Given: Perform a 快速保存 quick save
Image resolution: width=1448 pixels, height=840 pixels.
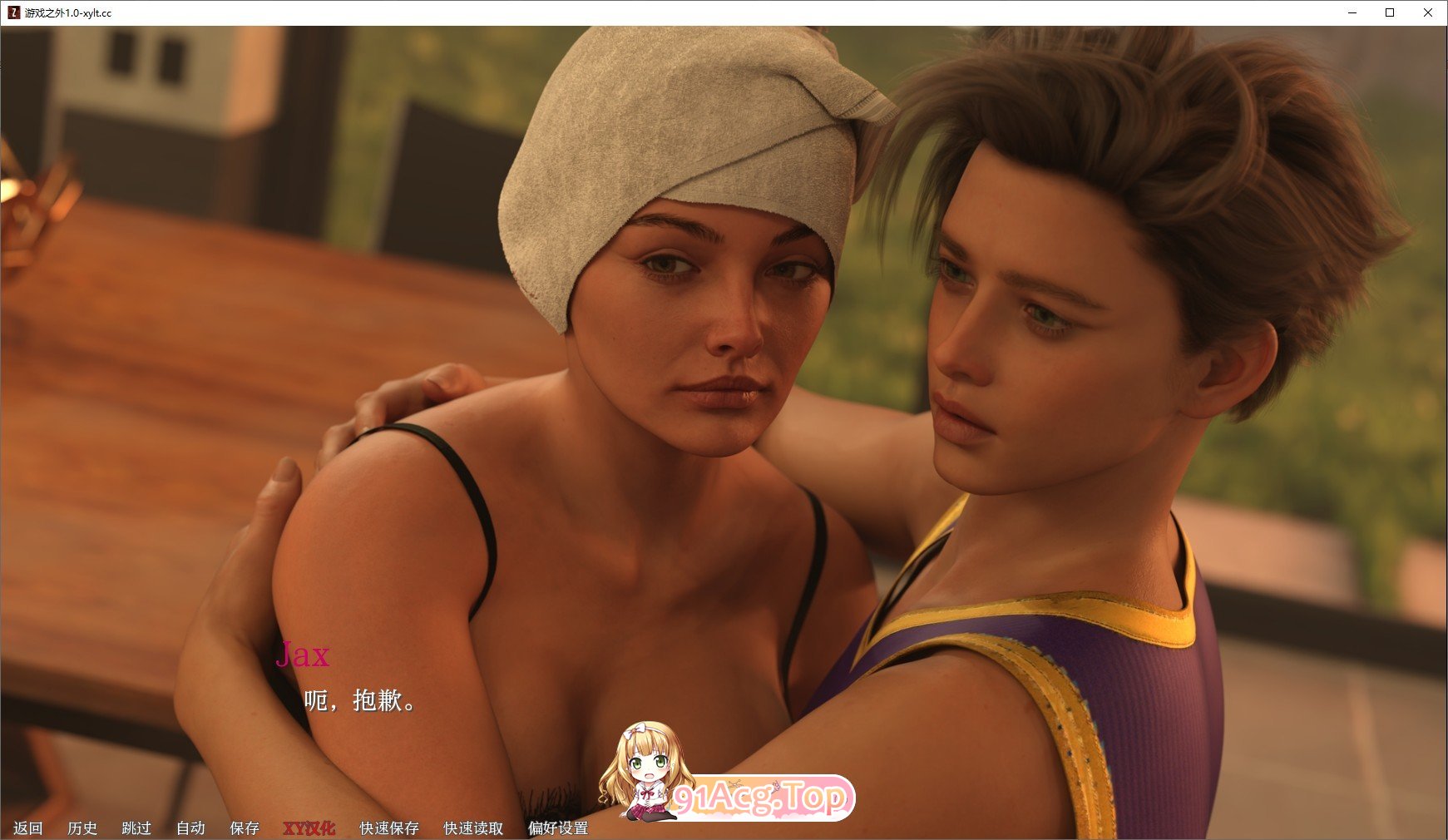Looking at the screenshot, I should point(388,828).
